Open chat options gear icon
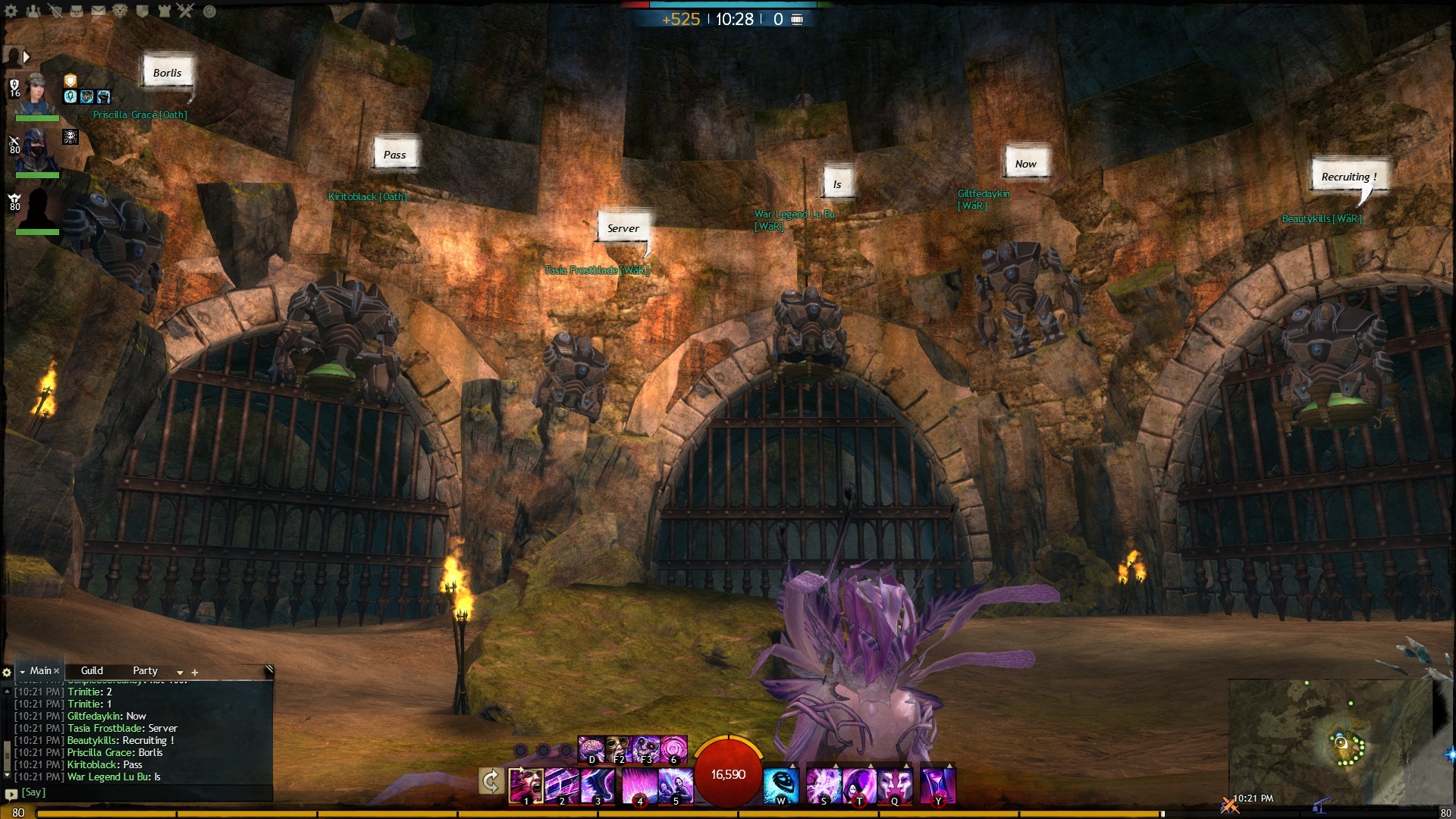1456x819 pixels. (7, 673)
